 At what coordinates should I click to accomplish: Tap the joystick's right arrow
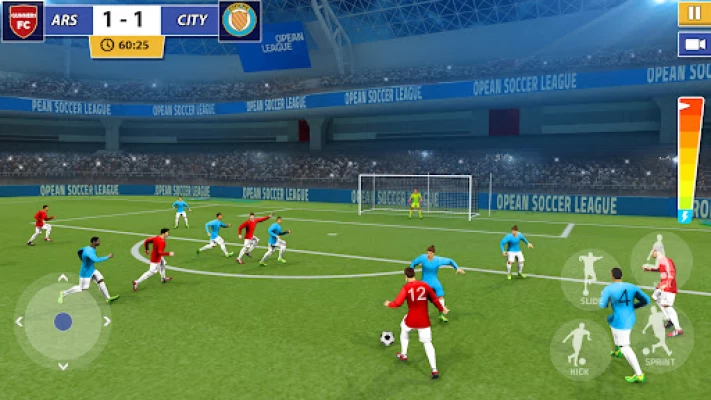[x=107, y=322]
